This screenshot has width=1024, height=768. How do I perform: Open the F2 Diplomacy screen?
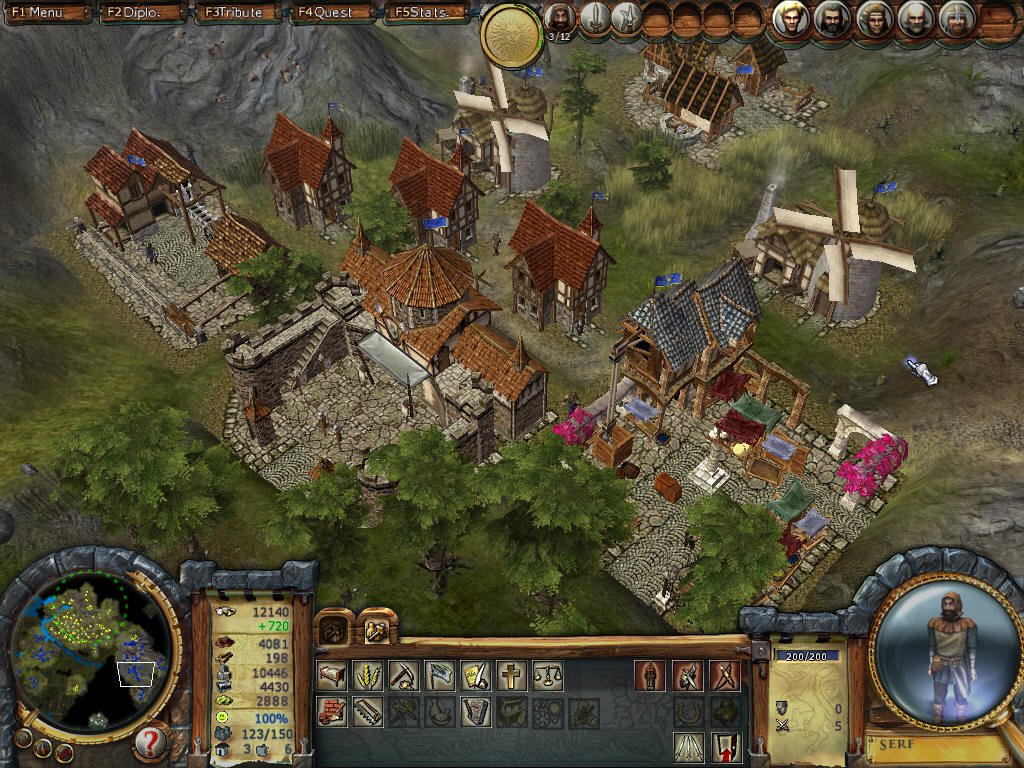(x=134, y=13)
